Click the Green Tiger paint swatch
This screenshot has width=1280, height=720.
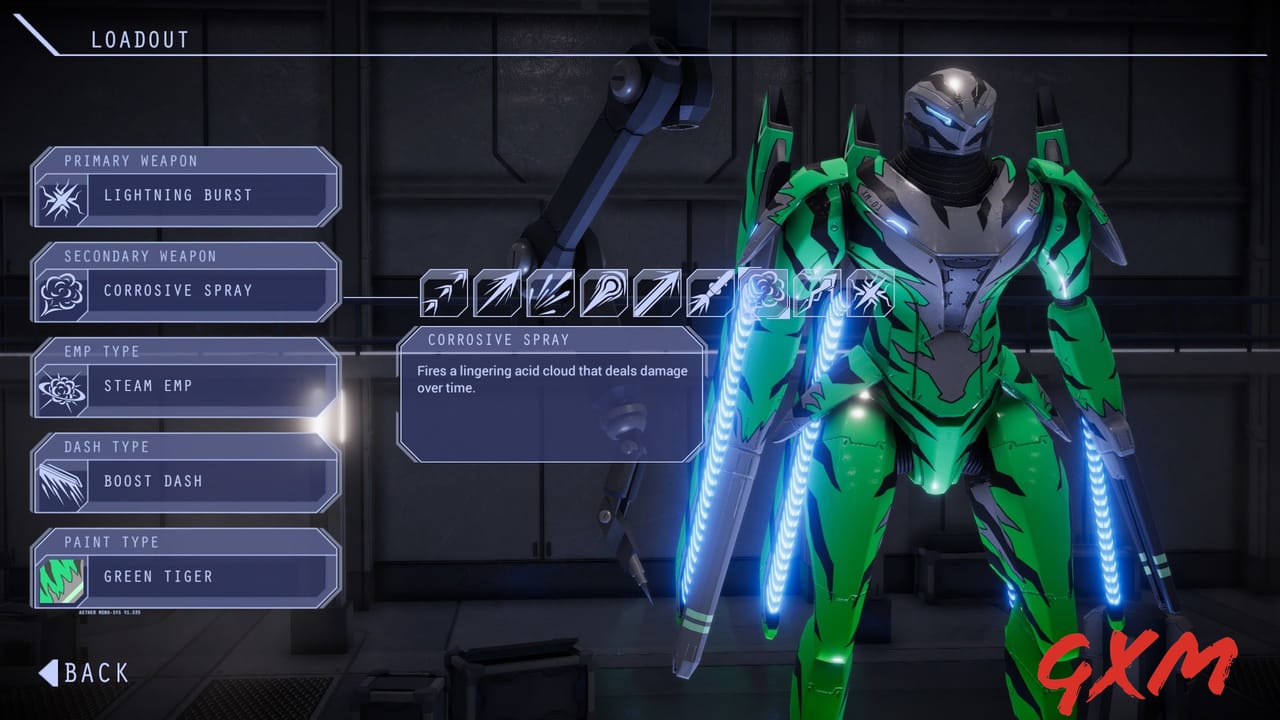click(61, 577)
